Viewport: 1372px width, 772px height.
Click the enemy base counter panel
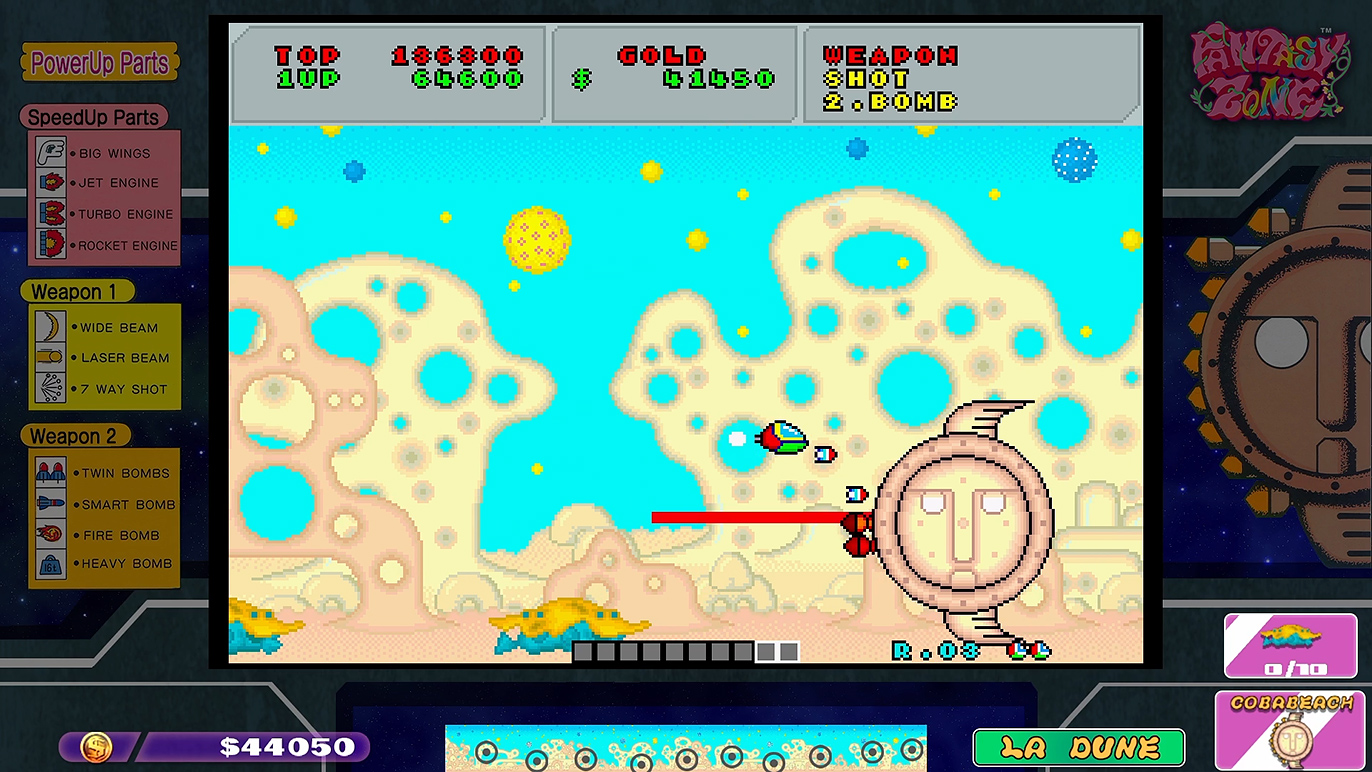pyautogui.click(x=1290, y=645)
